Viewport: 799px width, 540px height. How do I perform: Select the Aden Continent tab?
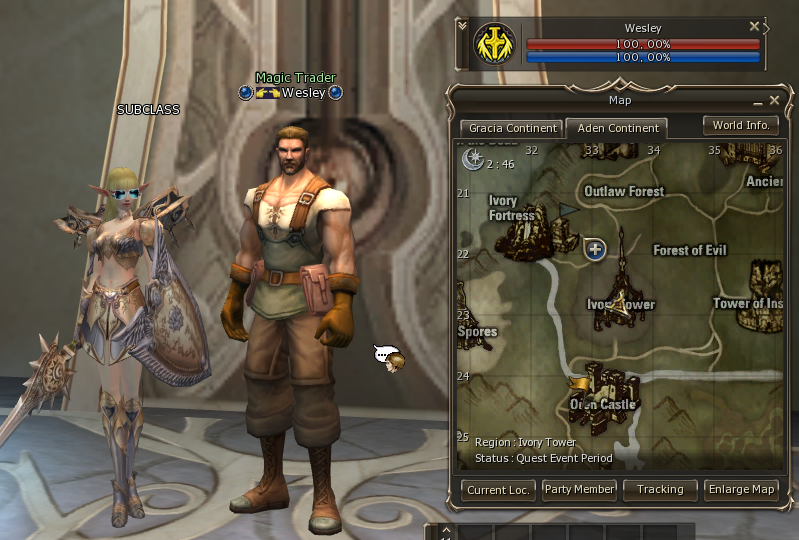[615, 128]
